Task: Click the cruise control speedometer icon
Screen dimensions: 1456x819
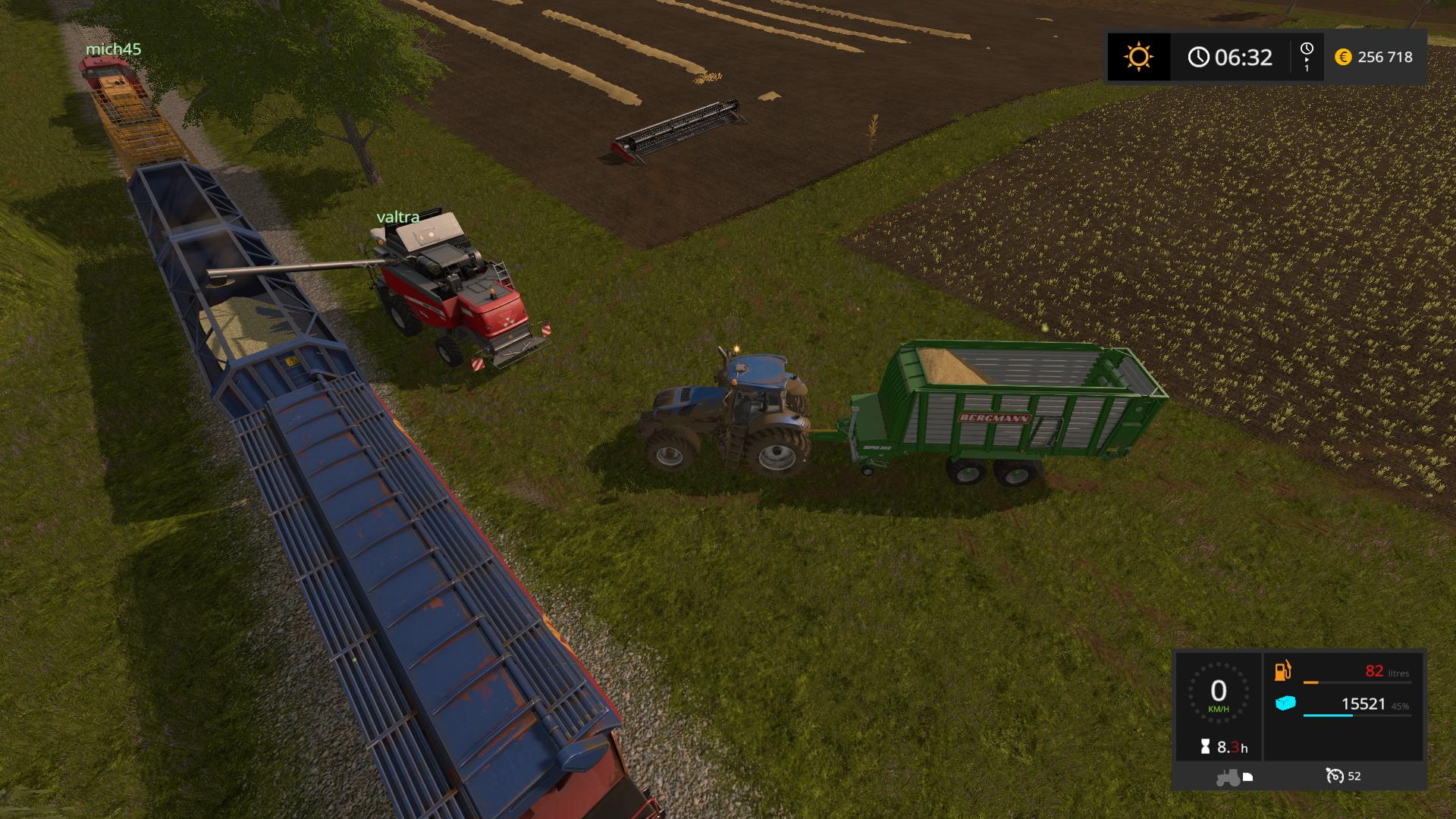Action: pyautogui.click(x=1335, y=776)
